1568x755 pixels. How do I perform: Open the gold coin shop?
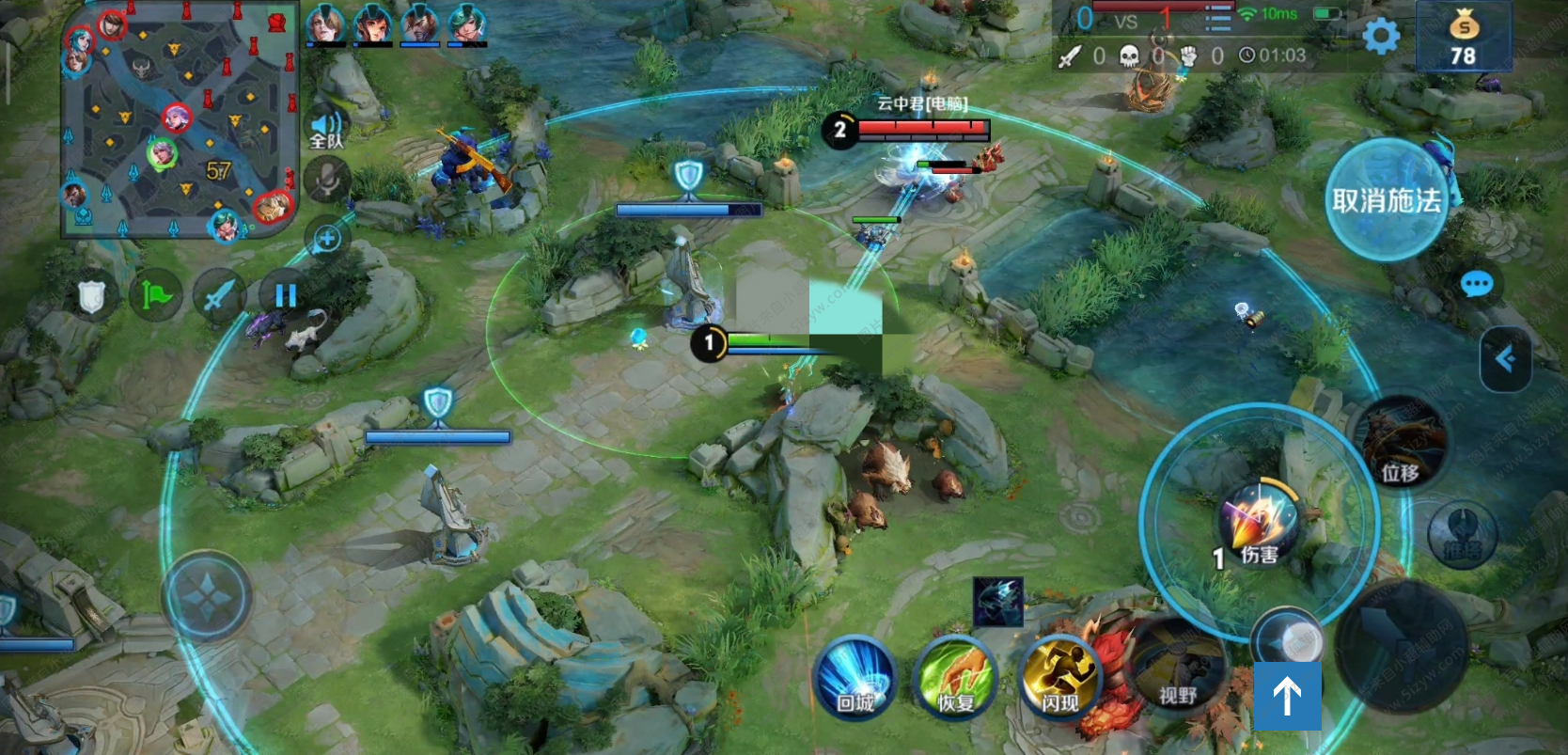1463,37
